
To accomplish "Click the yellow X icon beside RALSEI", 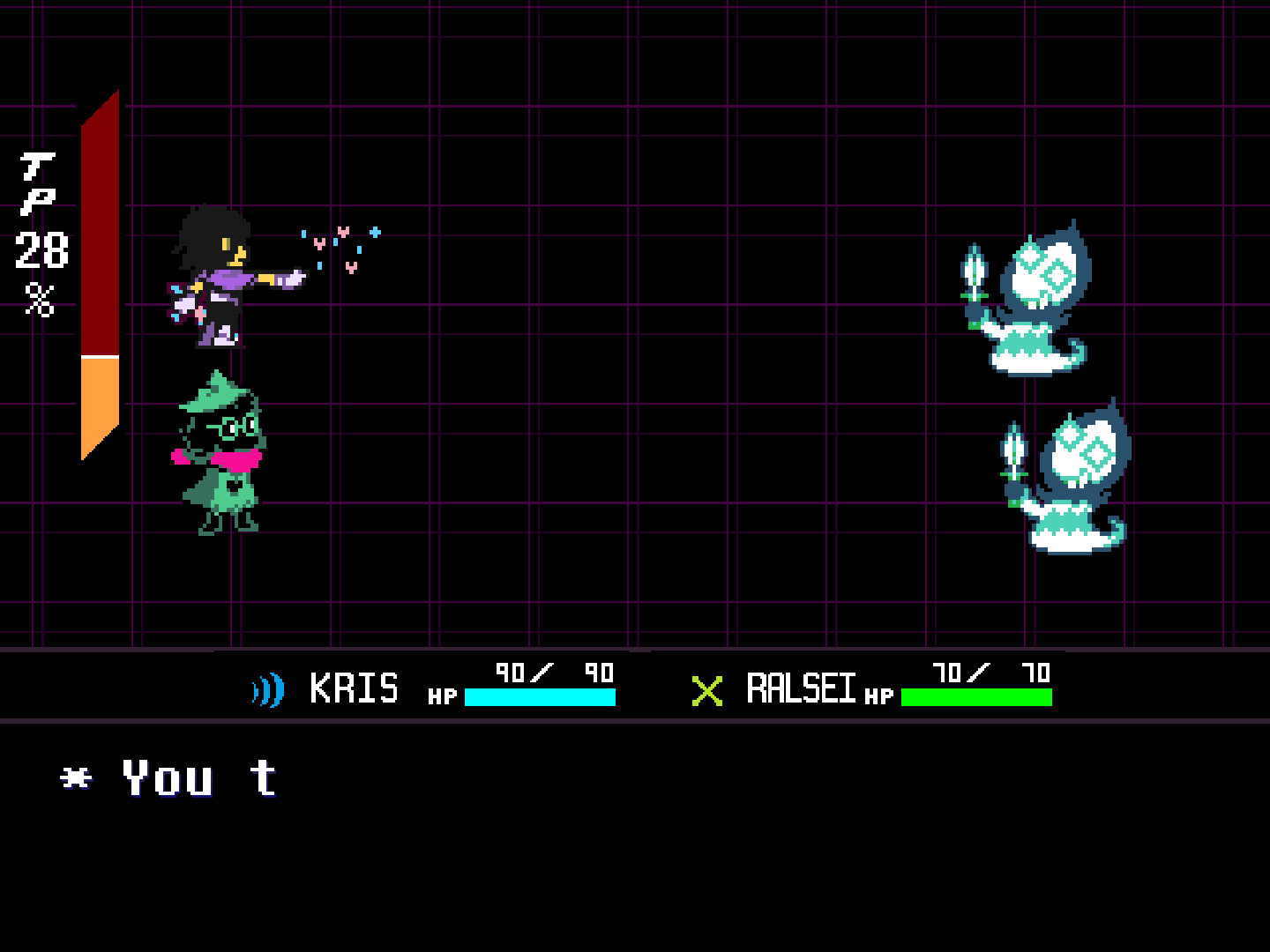I will coord(707,692).
